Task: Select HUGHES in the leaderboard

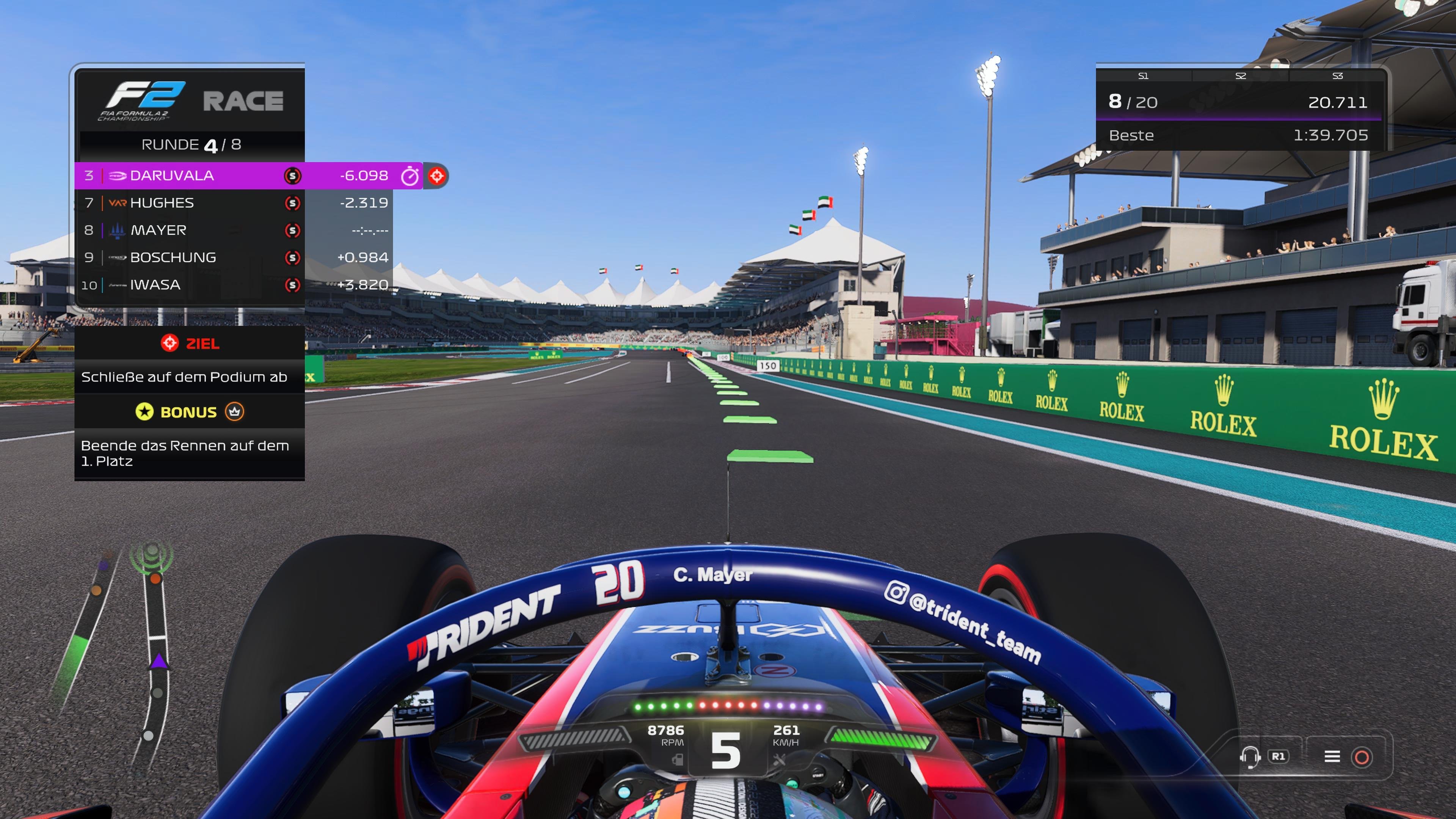Action: click(x=161, y=202)
